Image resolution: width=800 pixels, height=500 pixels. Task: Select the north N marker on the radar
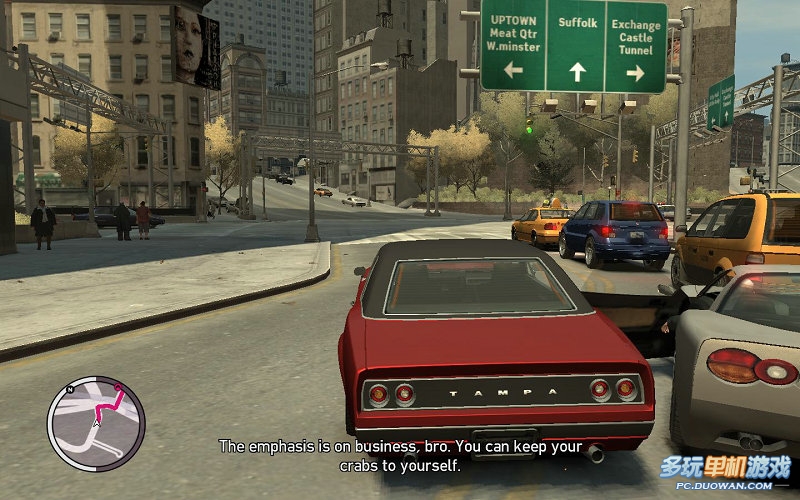coord(70,388)
